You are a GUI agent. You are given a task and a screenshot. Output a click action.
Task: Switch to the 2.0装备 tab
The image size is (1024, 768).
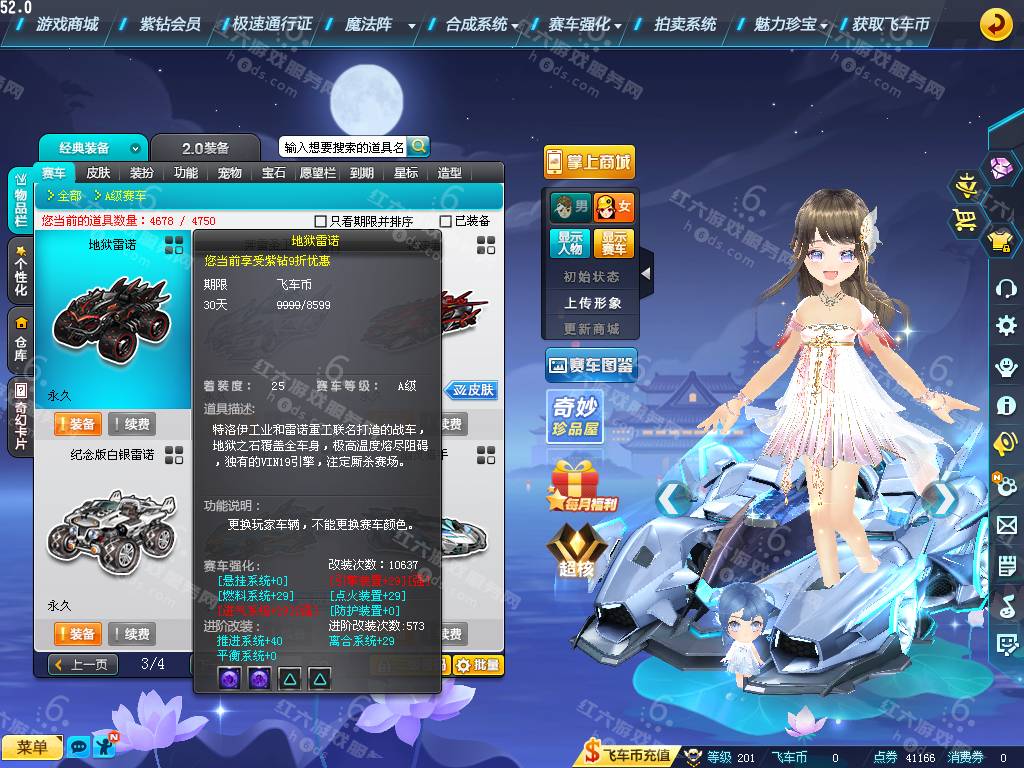tap(205, 148)
